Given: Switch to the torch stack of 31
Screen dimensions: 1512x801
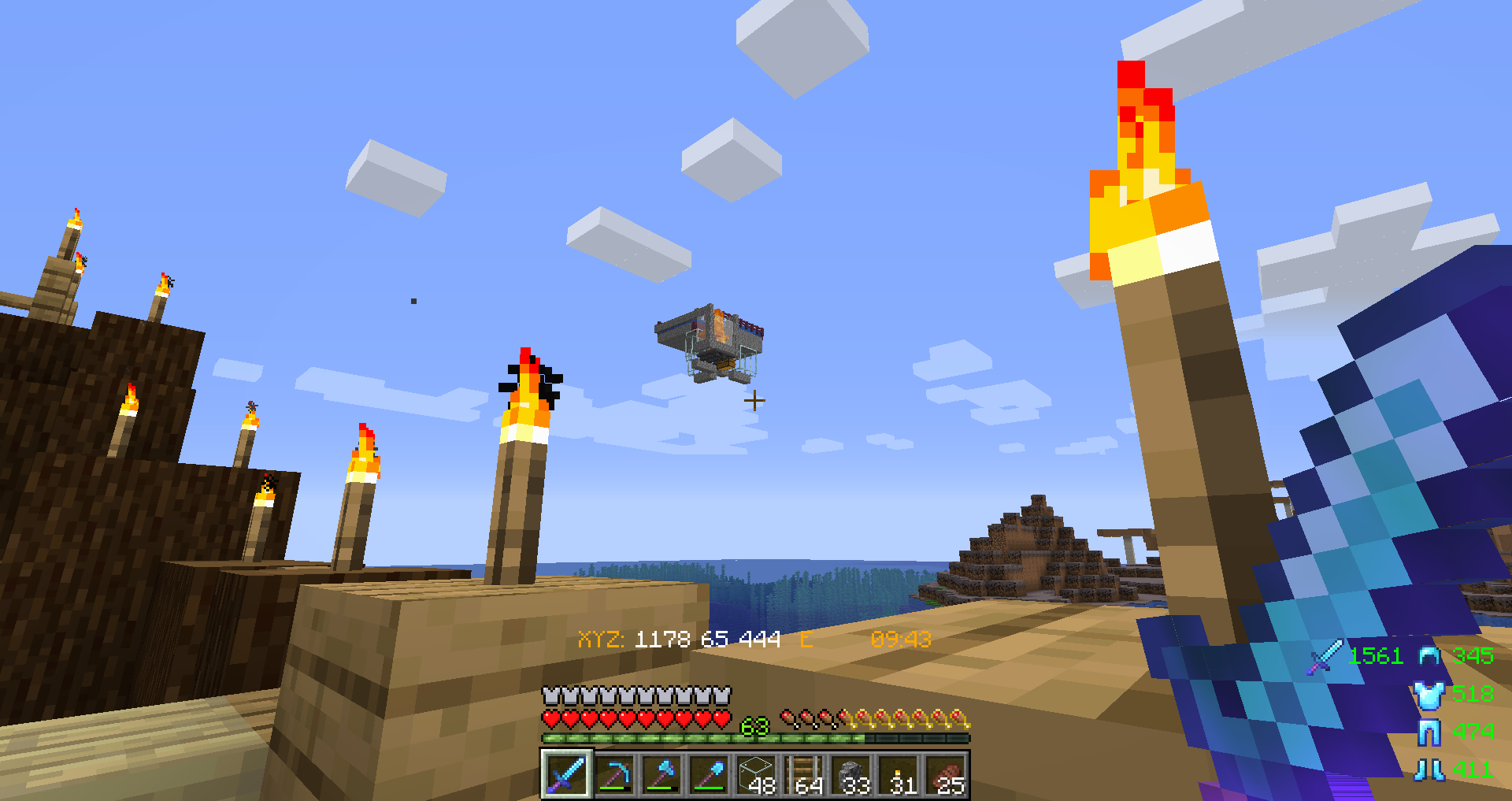Looking at the screenshot, I should [x=899, y=774].
